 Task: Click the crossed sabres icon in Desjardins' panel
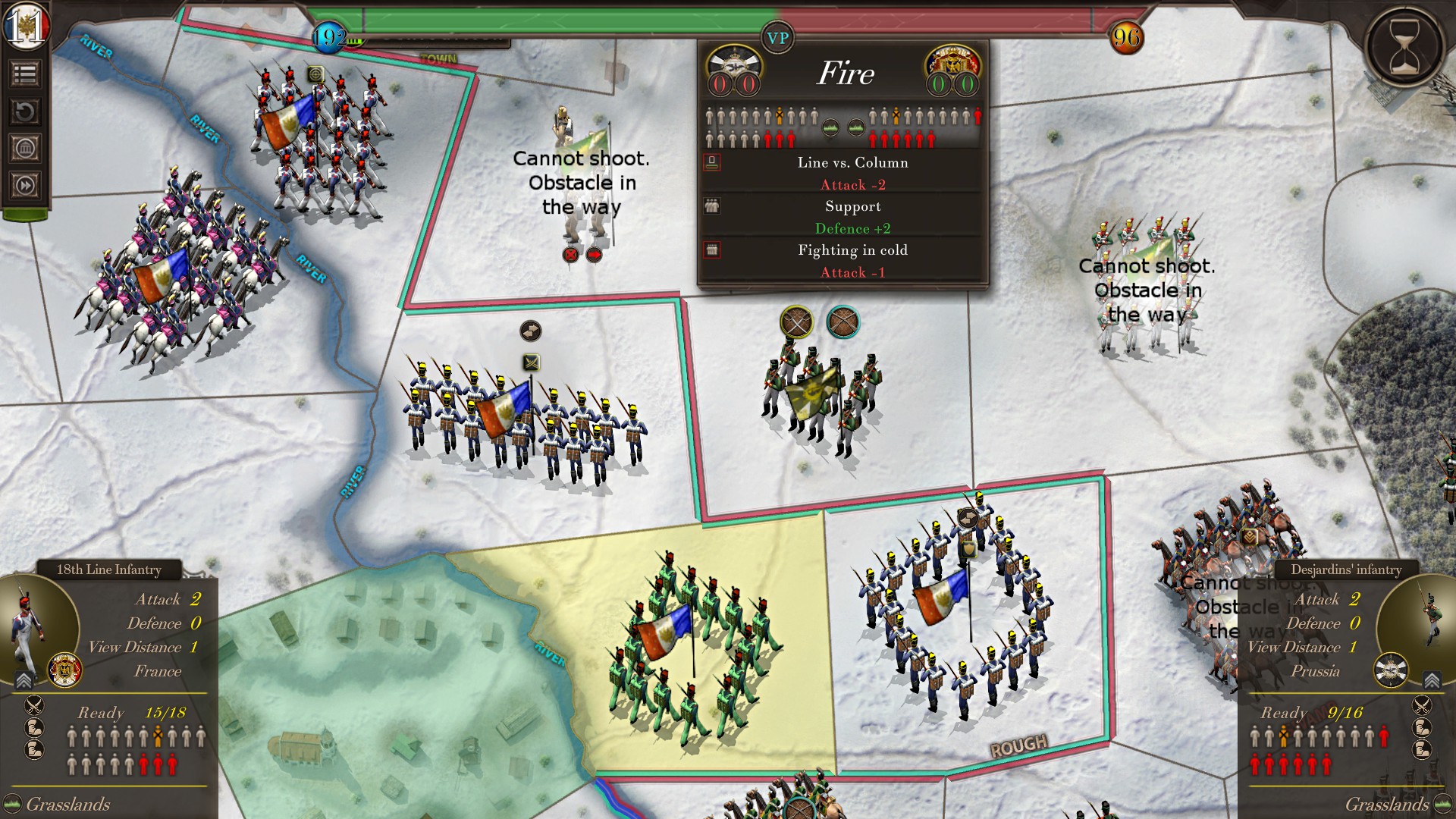click(x=1422, y=704)
